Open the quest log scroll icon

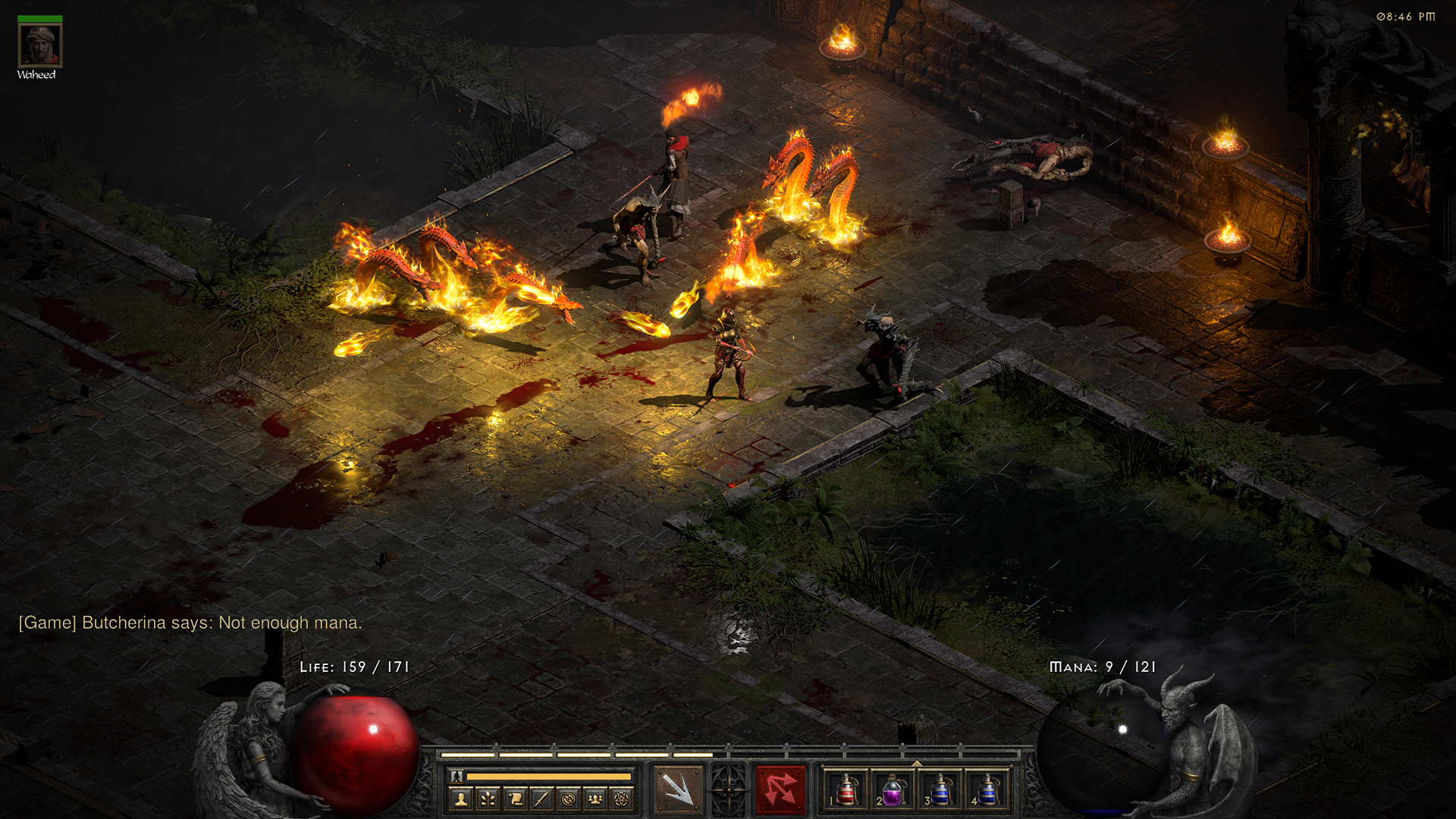pyautogui.click(x=515, y=799)
